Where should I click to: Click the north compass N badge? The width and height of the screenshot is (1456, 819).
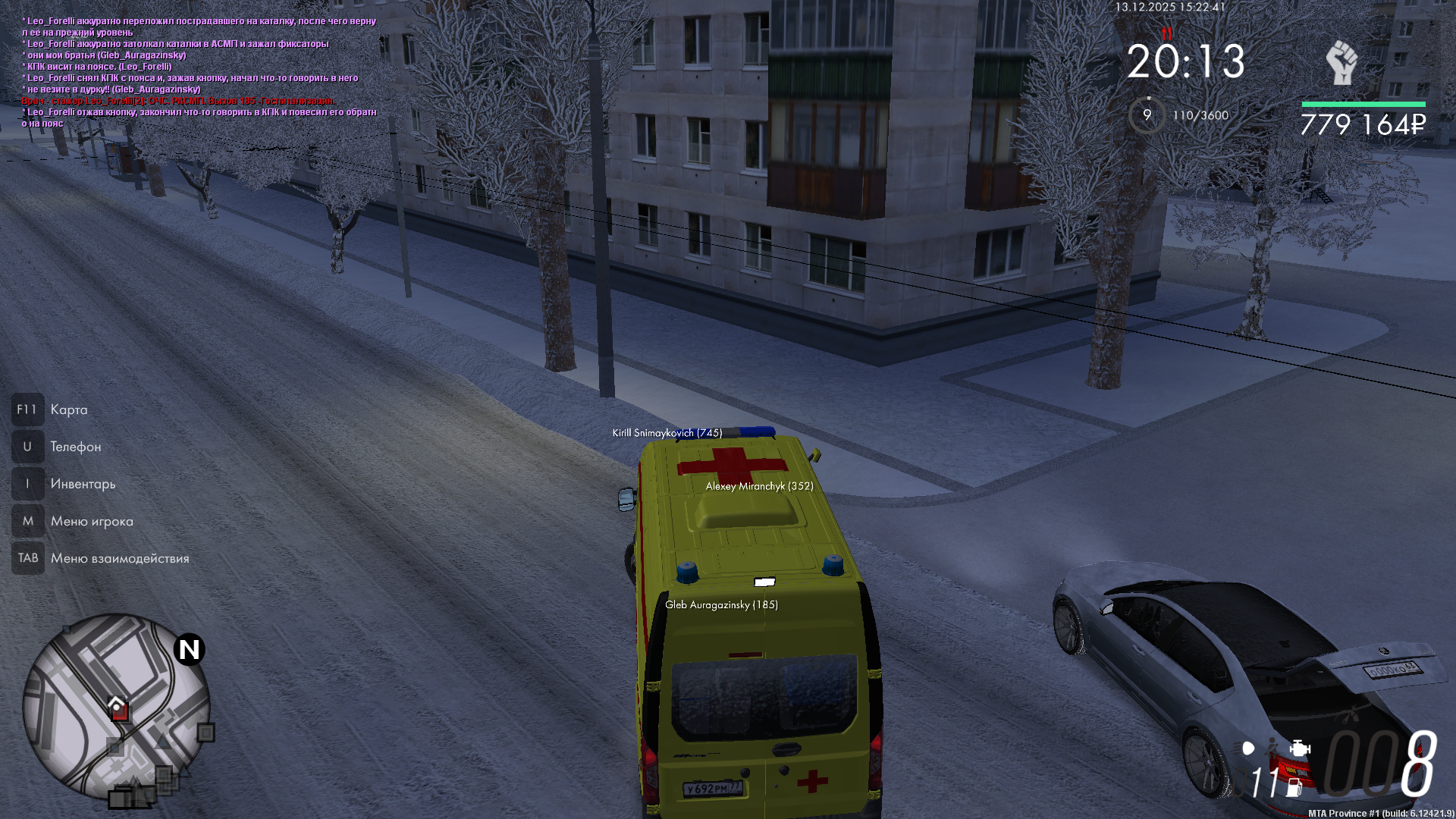pyautogui.click(x=189, y=650)
